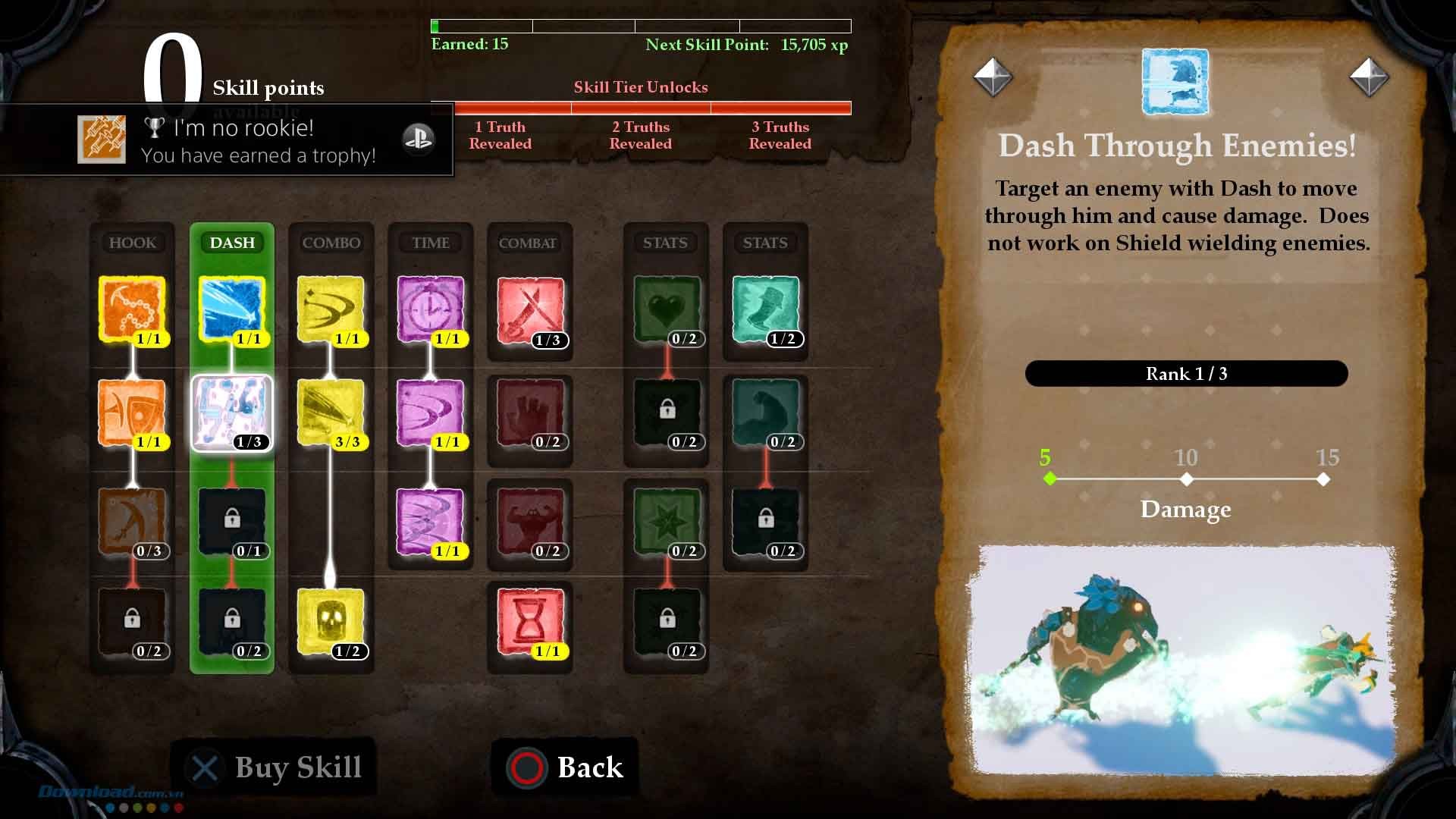Show the previous skill with left diamond arrow

click(993, 77)
